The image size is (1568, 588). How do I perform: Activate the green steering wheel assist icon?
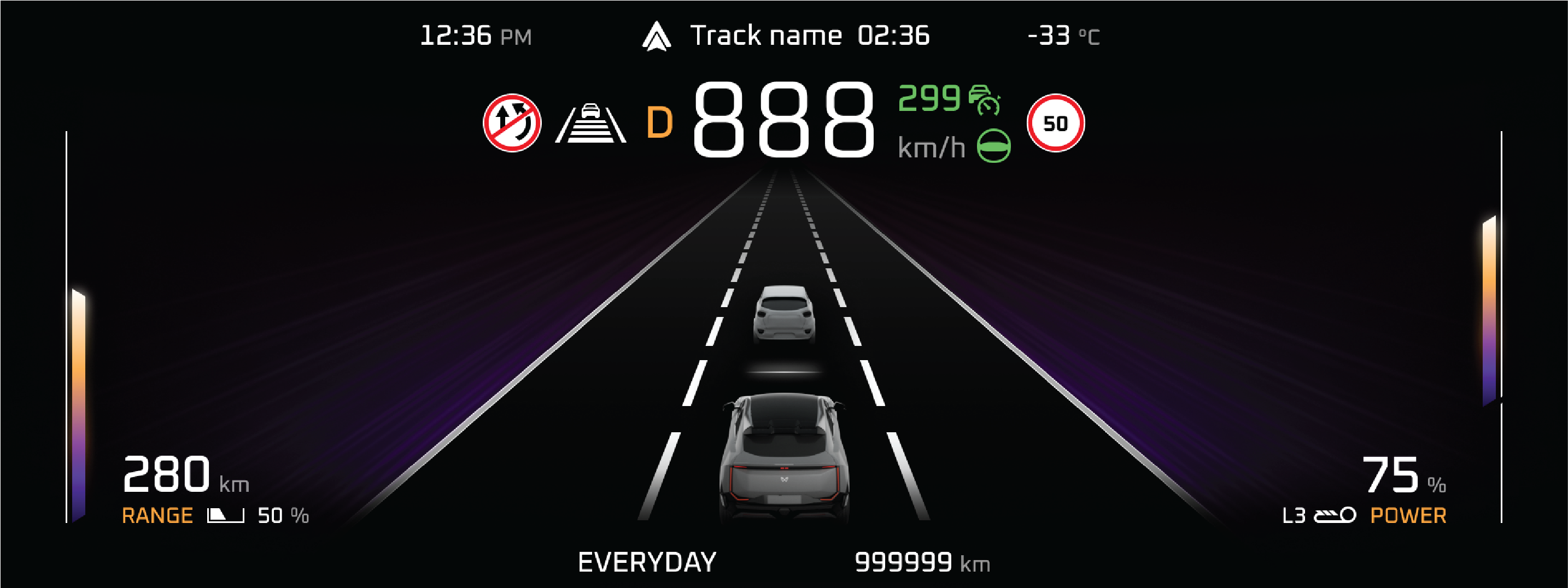tap(993, 146)
